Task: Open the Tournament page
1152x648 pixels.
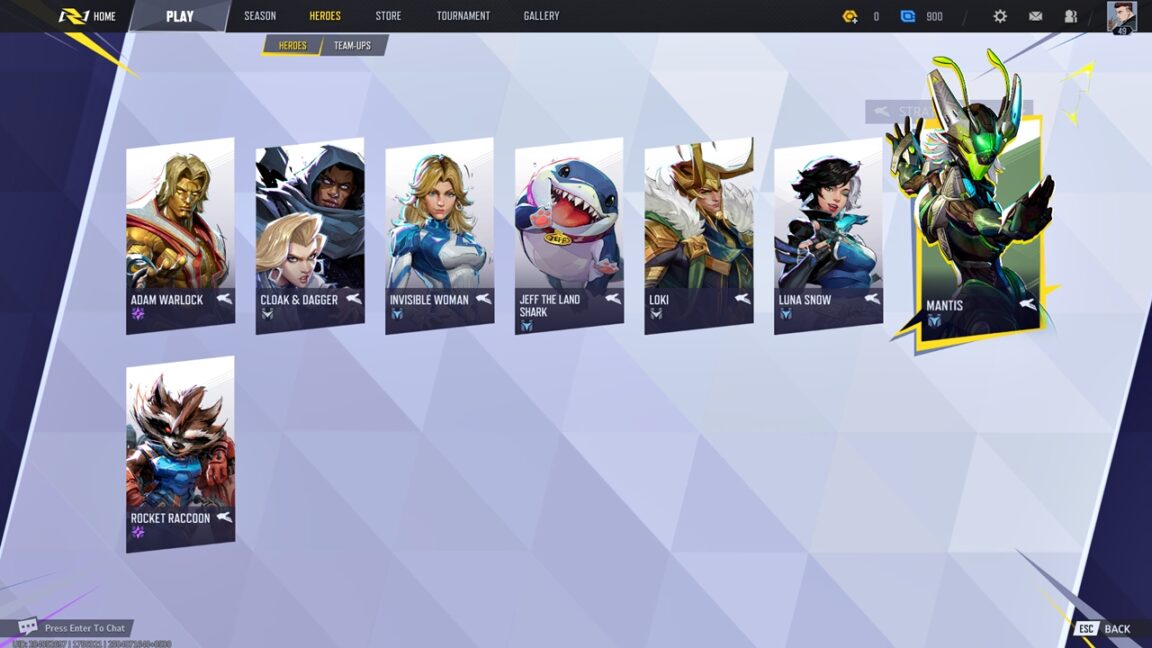Action: tap(463, 16)
